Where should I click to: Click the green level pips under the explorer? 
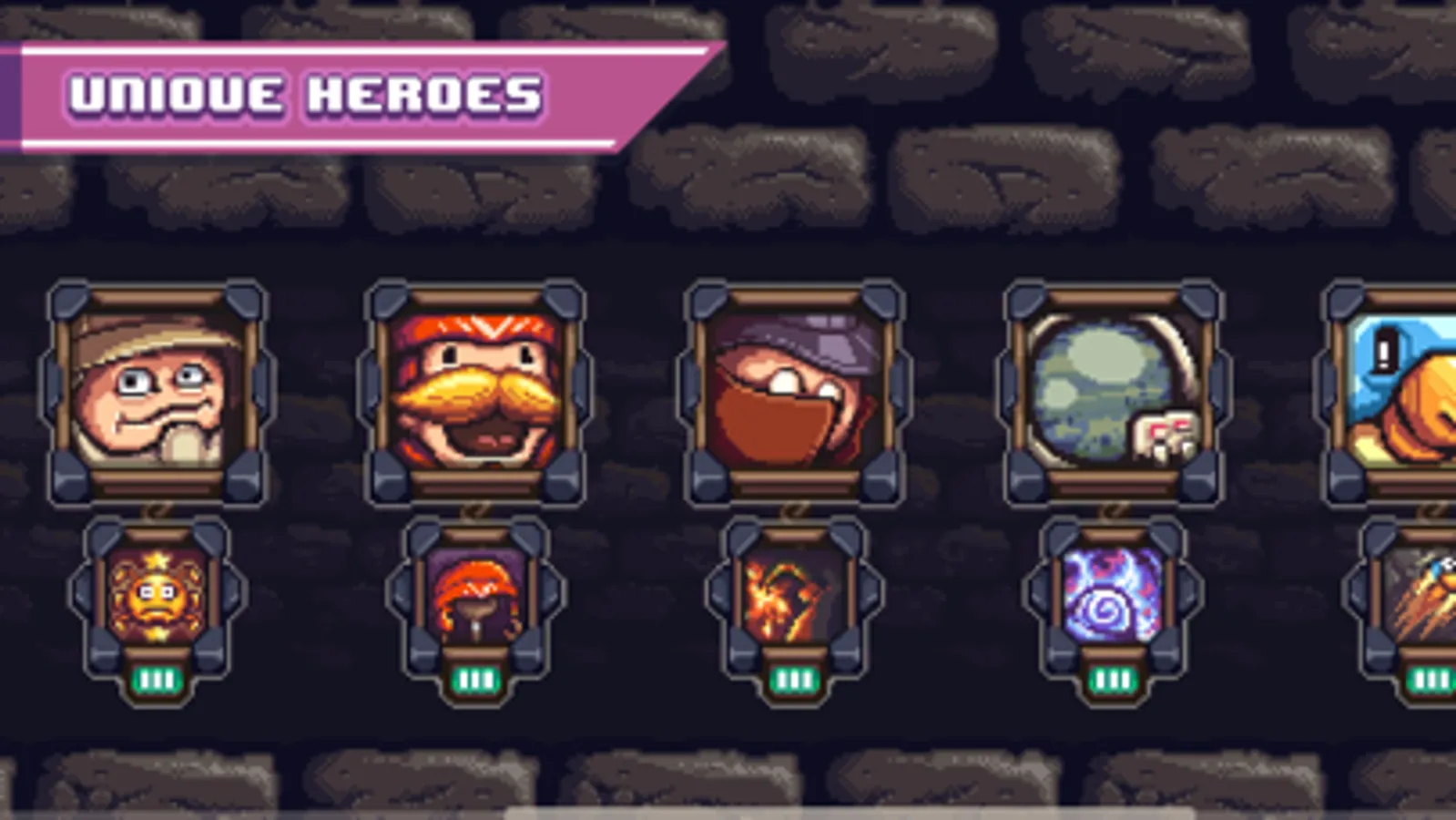coord(157,679)
